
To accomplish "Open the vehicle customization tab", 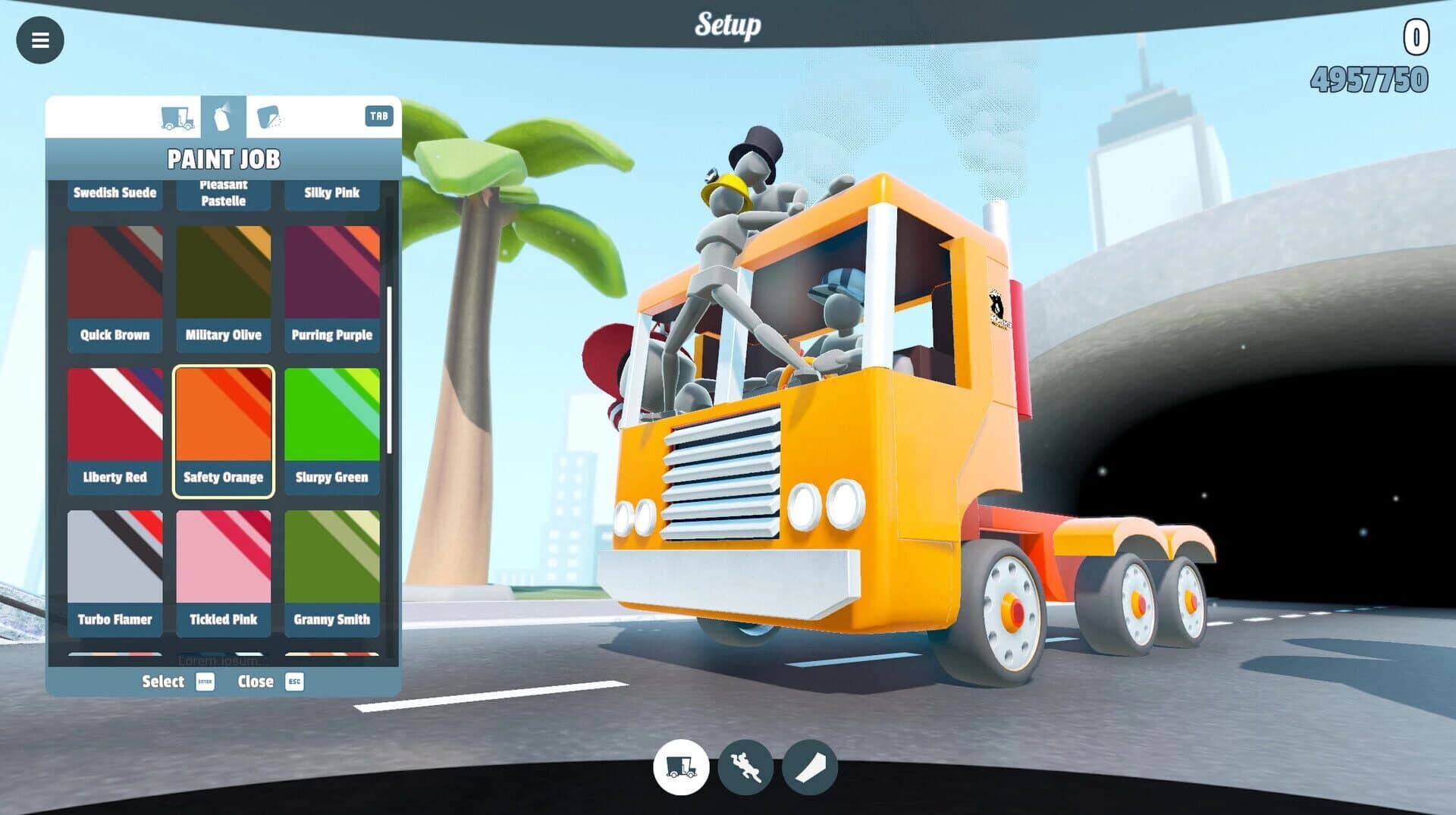I will [176, 116].
